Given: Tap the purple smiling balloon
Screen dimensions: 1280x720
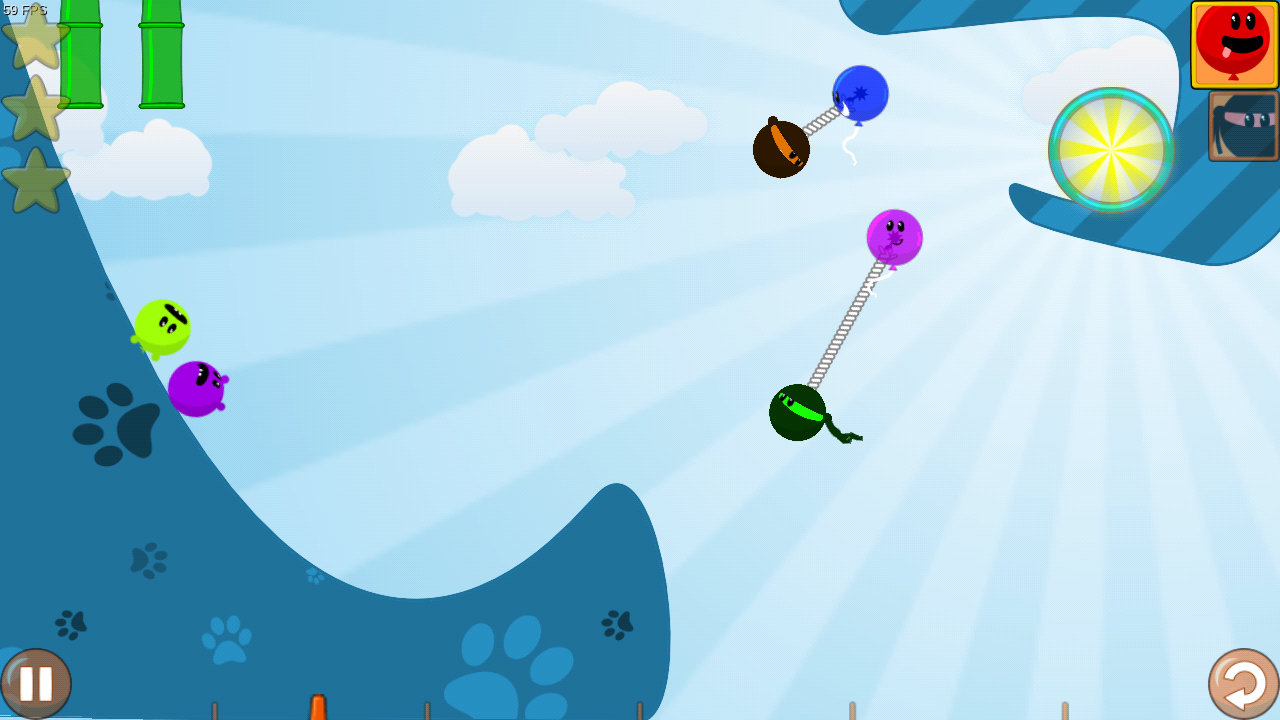Looking at the screenshot, I should click(x=893, y=237).
